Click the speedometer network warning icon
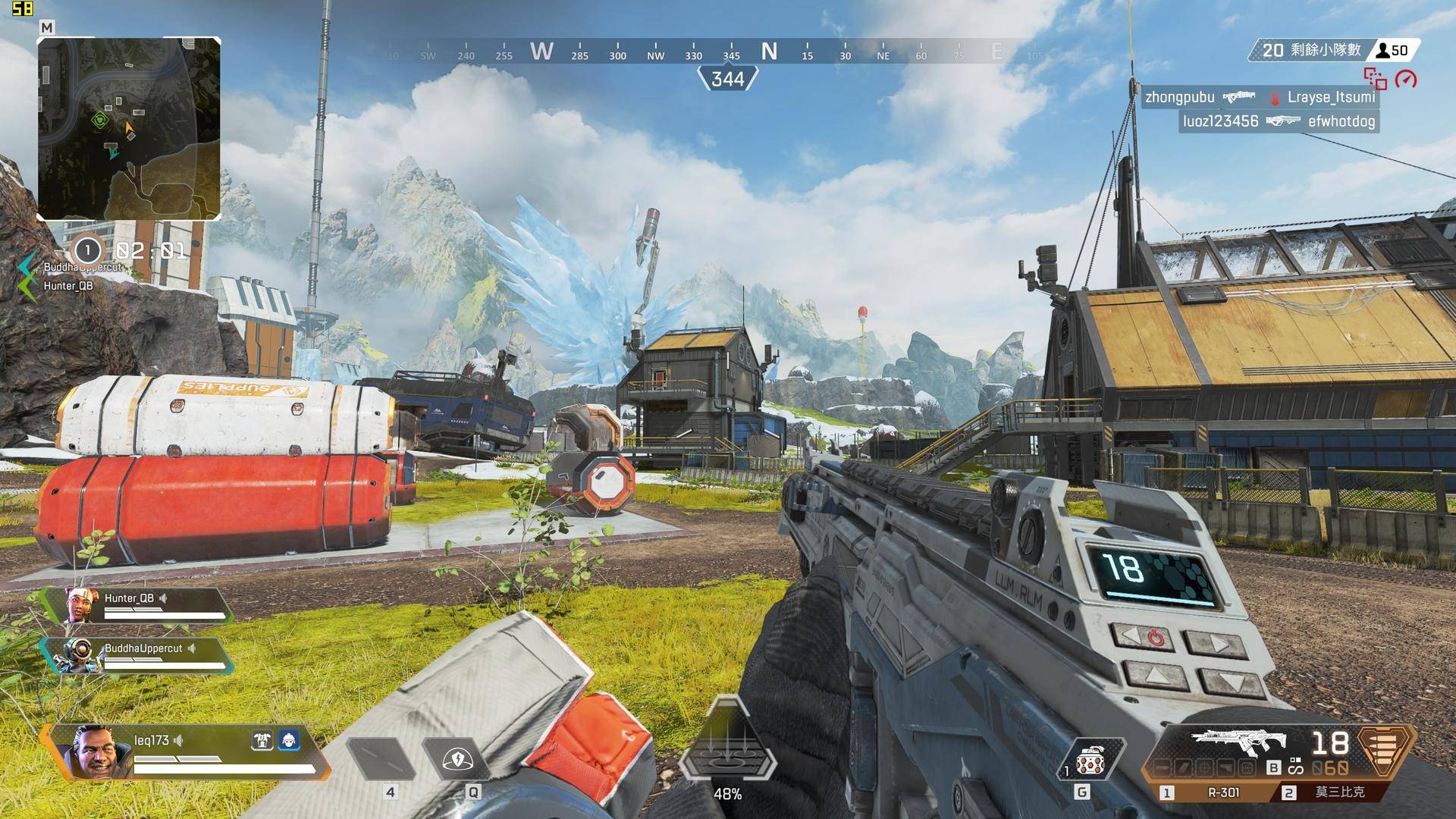Image resolution: width=1456 pixels, height=819 pixels. pyautogui.click(x=1406, y=79)
